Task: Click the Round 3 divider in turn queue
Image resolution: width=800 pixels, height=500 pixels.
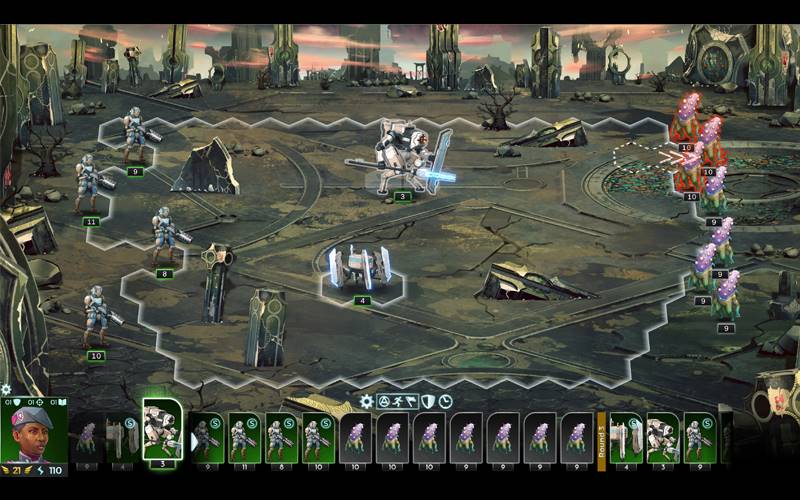Action: [602, 436]
